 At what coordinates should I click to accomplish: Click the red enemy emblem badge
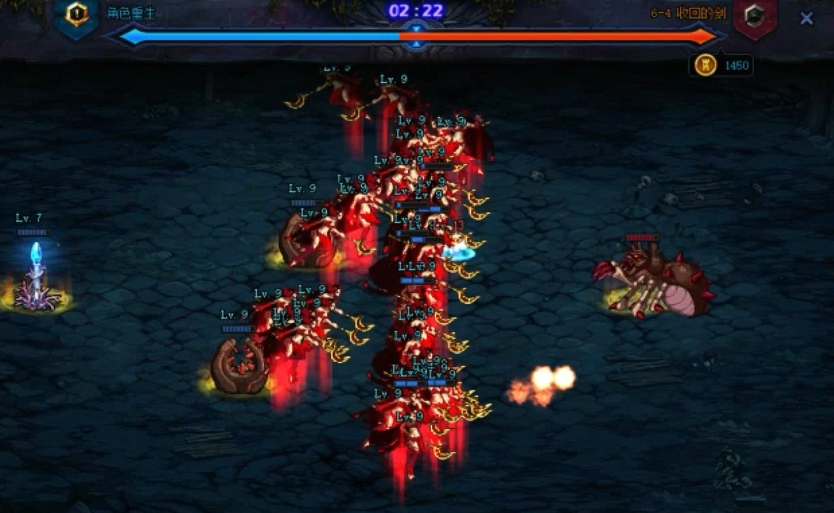click(754, 17)
